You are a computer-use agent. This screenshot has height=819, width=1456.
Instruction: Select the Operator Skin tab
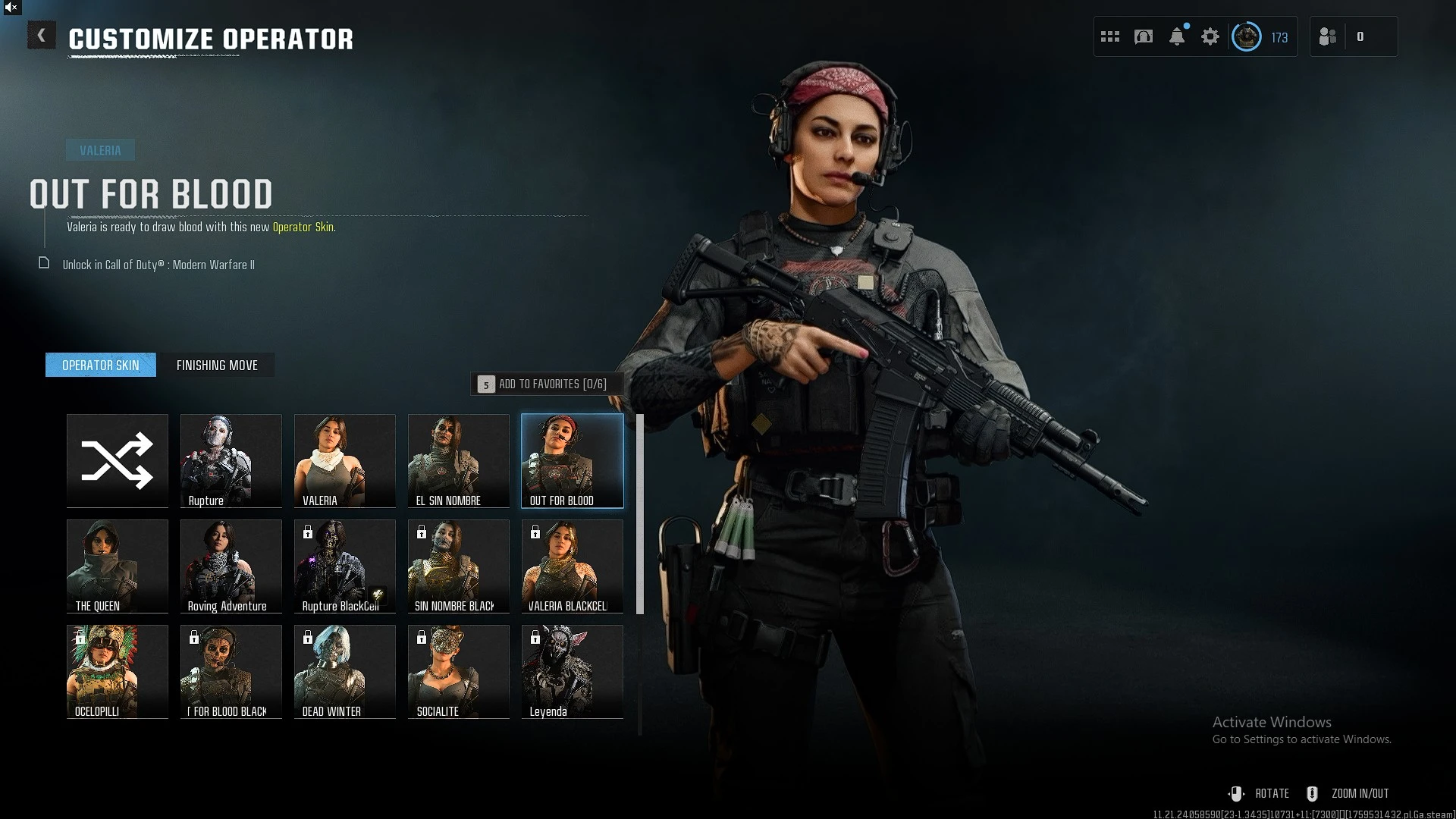pyautogui.click(x=101, y=365)
